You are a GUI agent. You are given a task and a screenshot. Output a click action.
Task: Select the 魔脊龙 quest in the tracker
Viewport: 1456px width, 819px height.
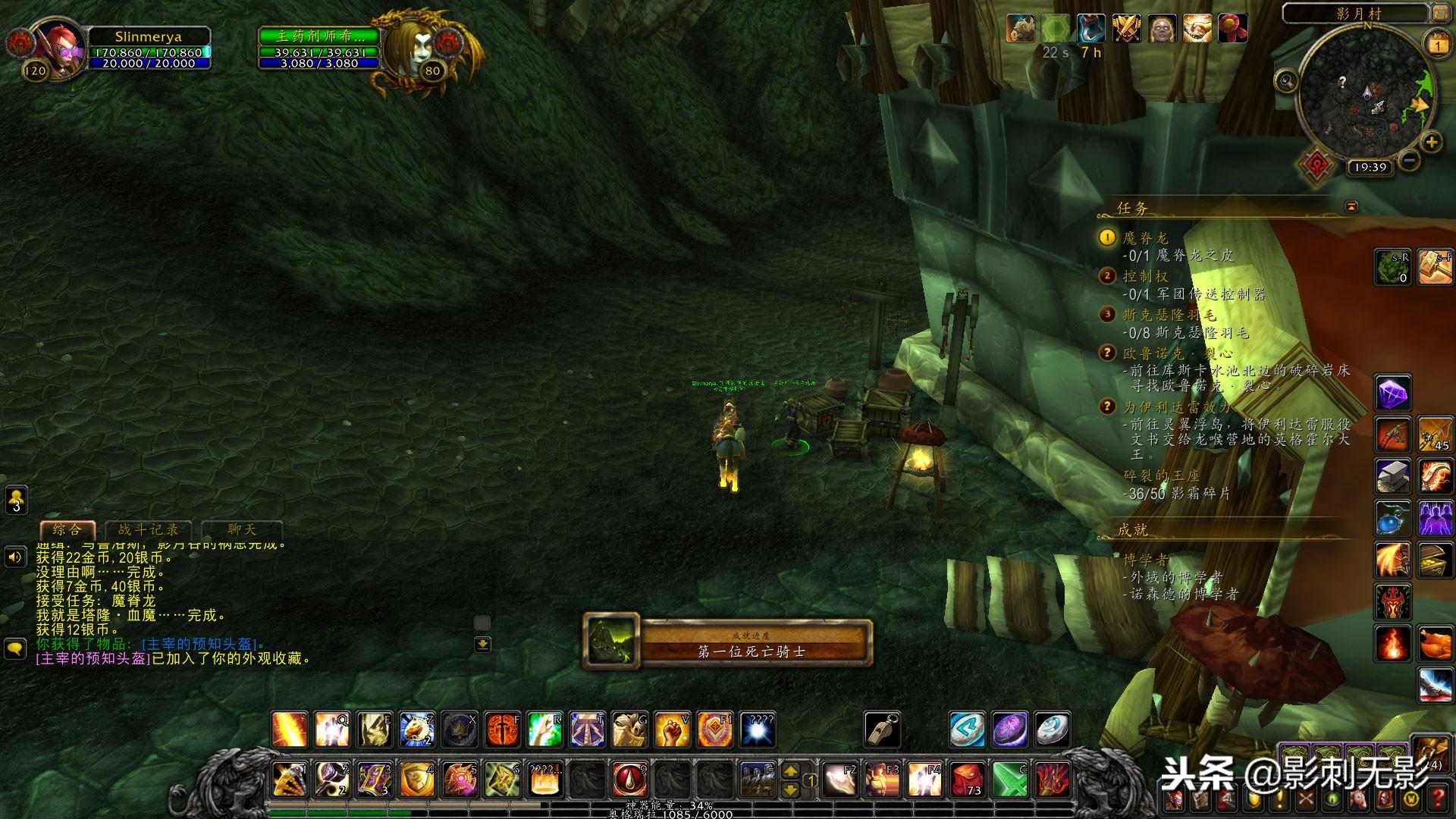pyautogui.click(x=1146, y=238)
